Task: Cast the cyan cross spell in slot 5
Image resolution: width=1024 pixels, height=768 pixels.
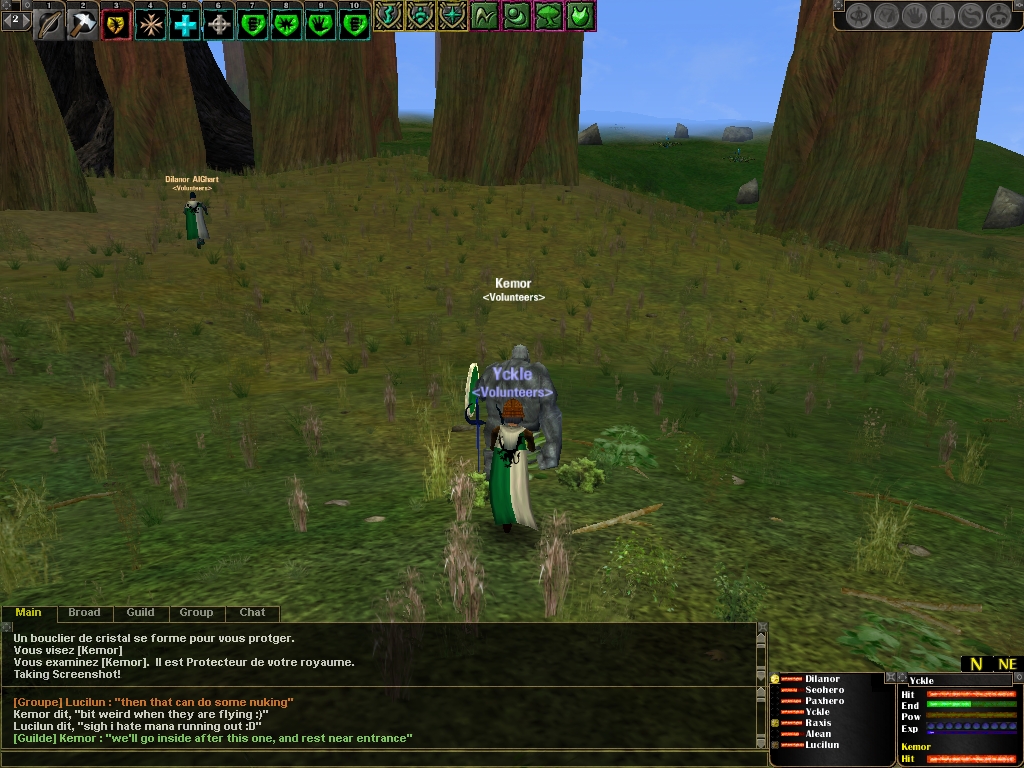Action: [x=185, y=24]
